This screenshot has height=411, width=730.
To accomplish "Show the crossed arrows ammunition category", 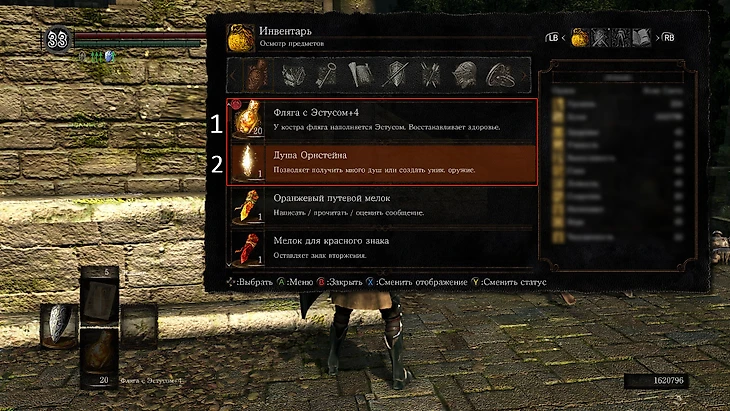I will [x=429, y=75].
